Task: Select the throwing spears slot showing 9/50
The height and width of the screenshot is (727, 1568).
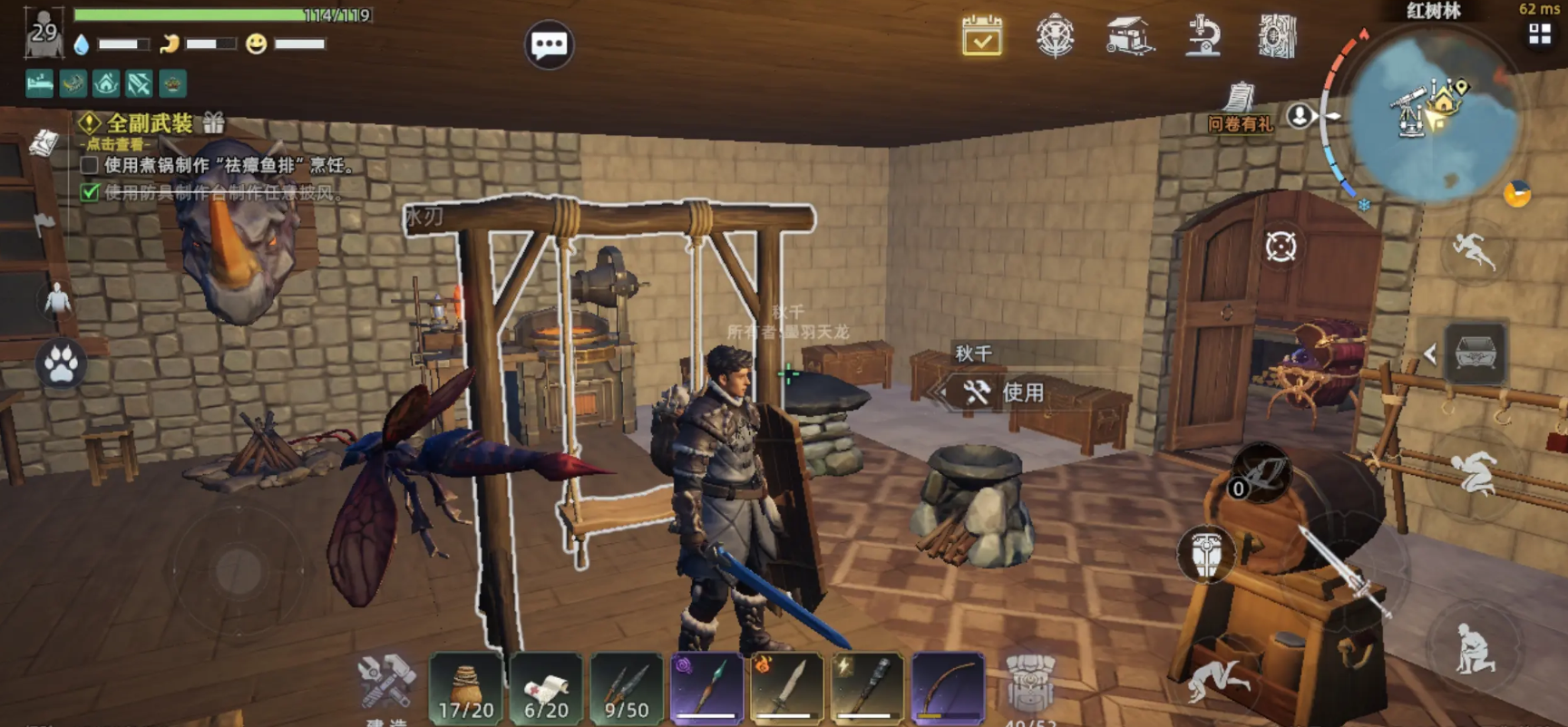Action: point(626,689)
